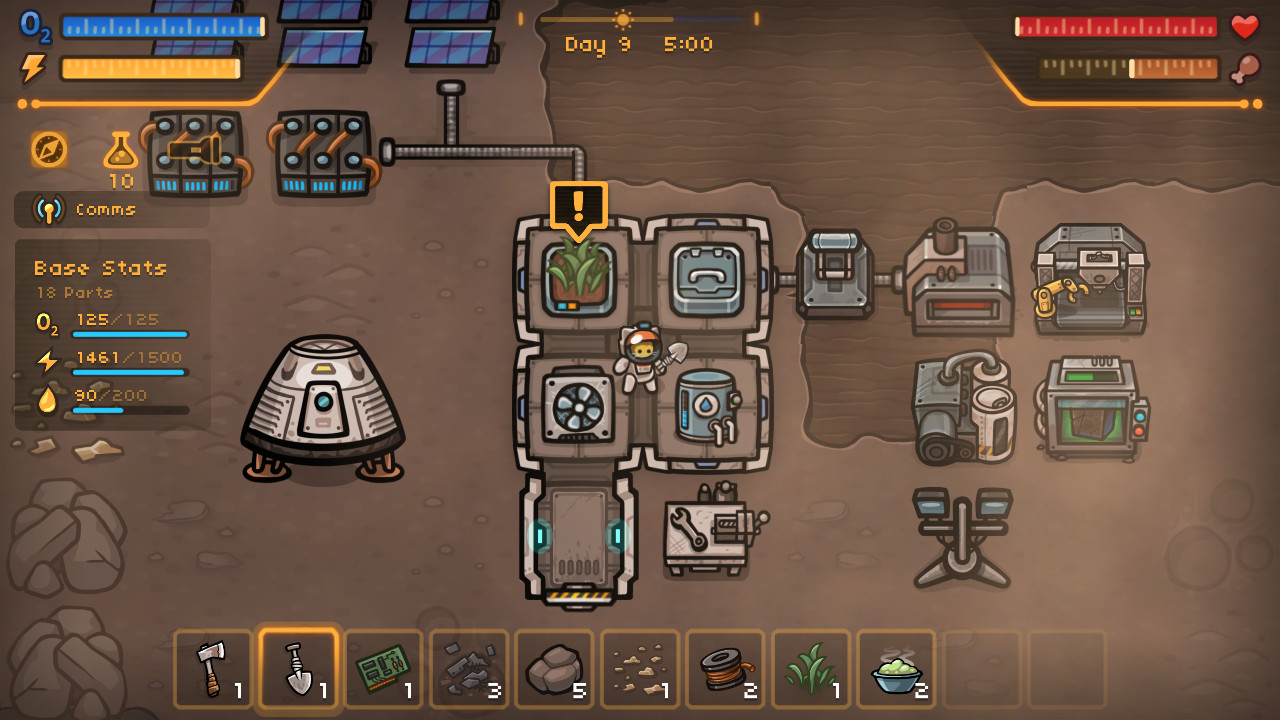Click the sun marker on the day-cycle bar
This screenshot has height=720, width=1280.
coord(622,18)
